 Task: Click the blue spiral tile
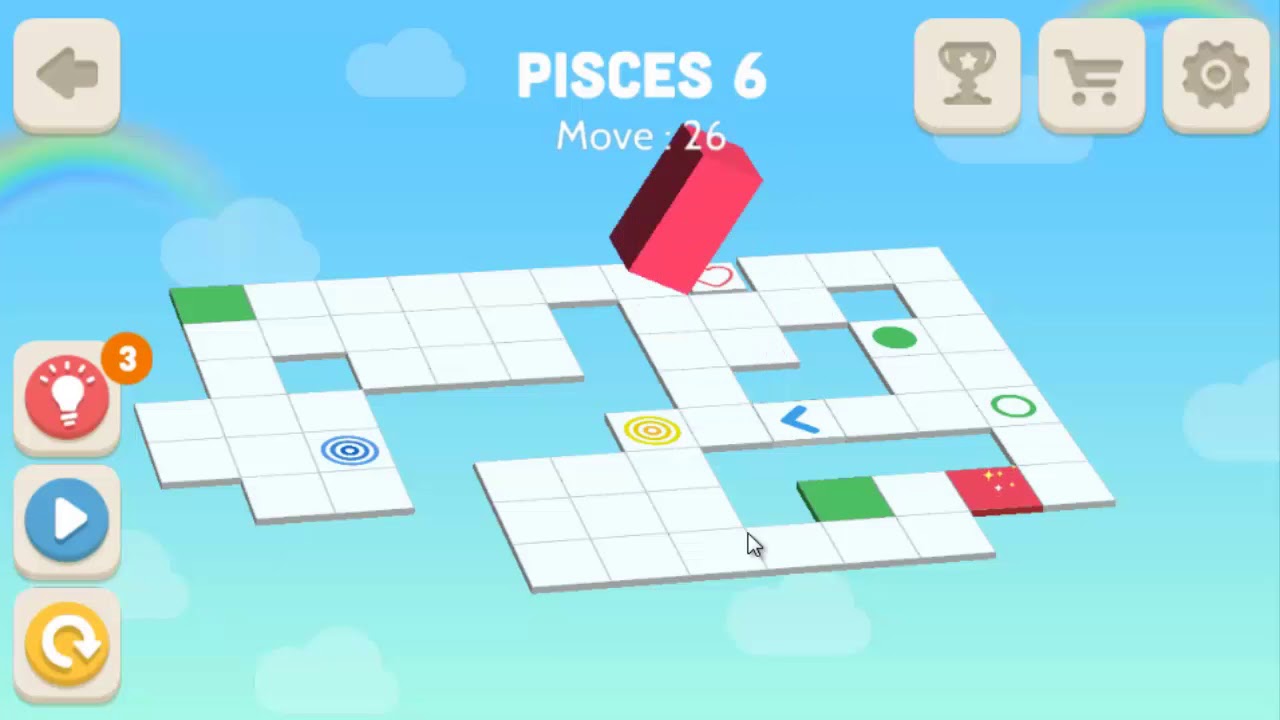pyautogui.click(x=349, y=451)
